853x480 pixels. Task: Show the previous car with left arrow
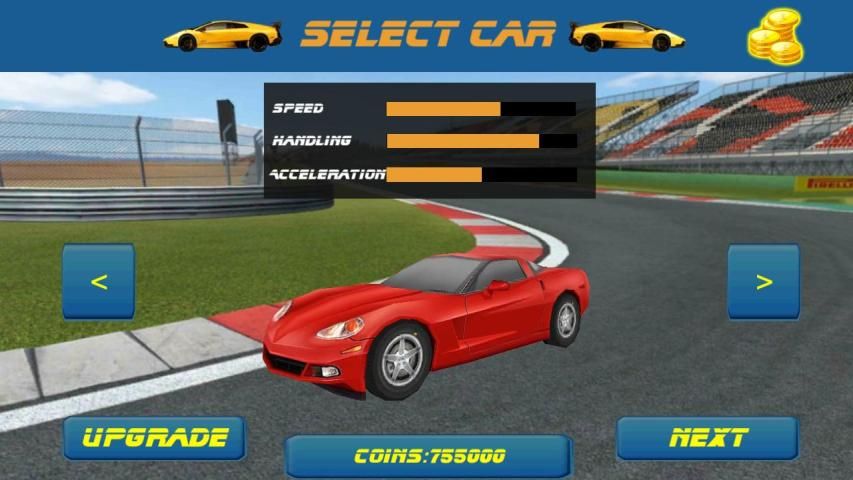pos(98,282)
